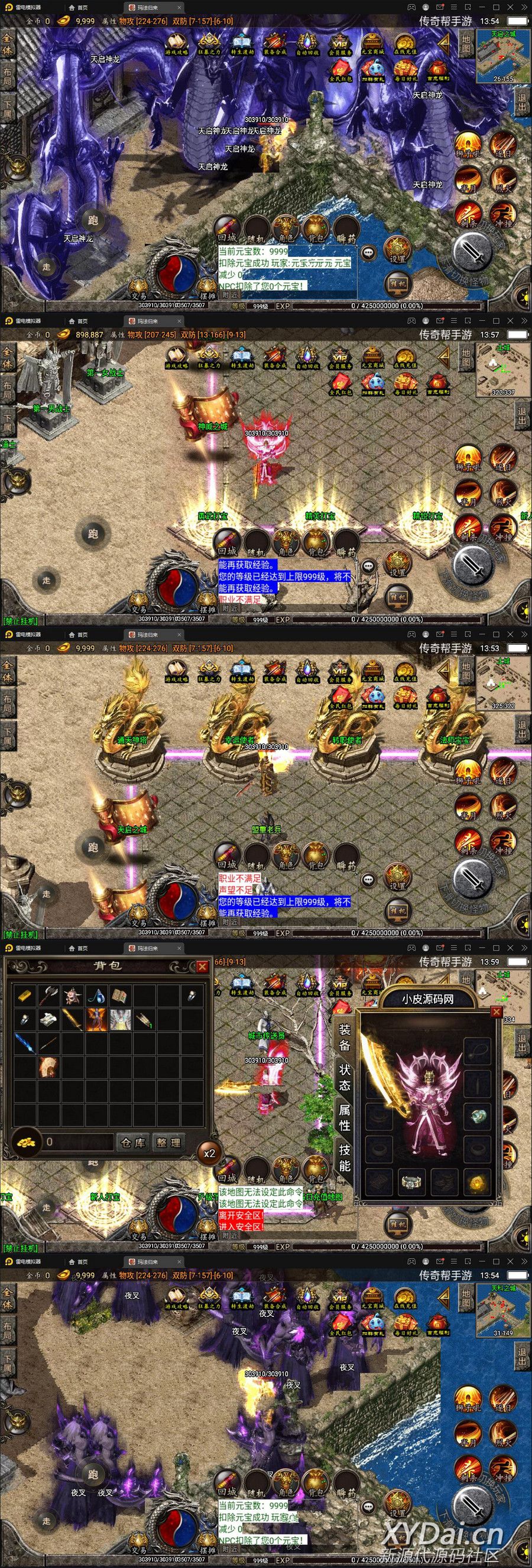Image resolution: width=532 pixels, height=1568 pixels.
Task: Select the battle axe item in the bag
Action: pos(48,996)
